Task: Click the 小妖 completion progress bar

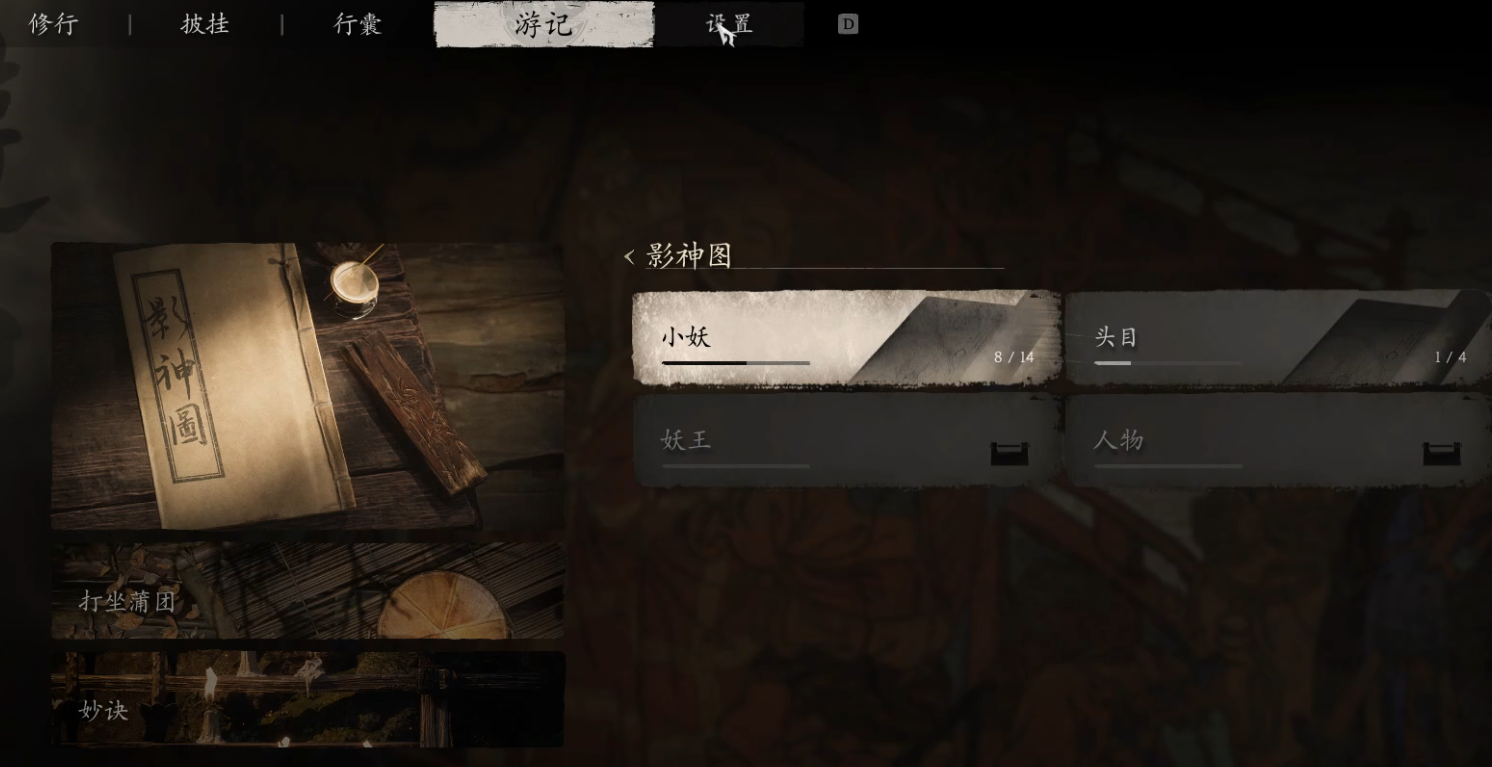Action: (x=735, y=362)
